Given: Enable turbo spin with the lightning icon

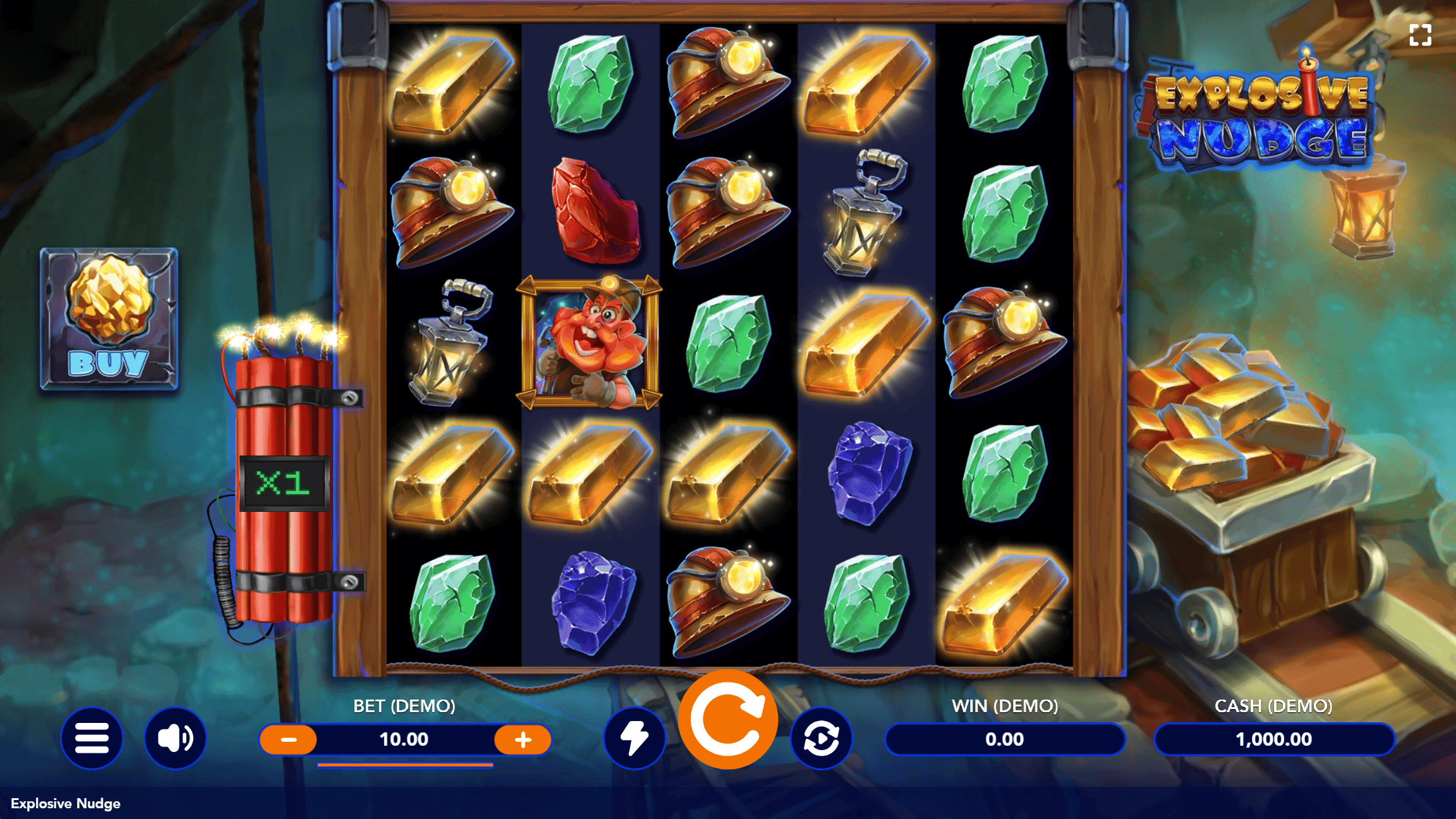Looking at the screenshot, I should 634,738.
